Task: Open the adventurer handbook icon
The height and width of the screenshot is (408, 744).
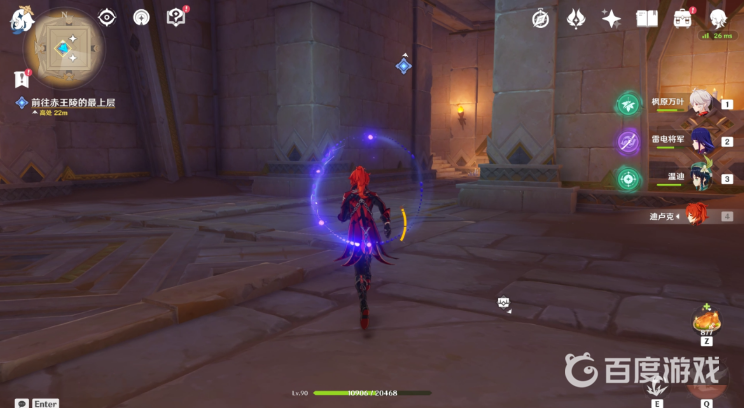Action: click(x=646, y=18)
